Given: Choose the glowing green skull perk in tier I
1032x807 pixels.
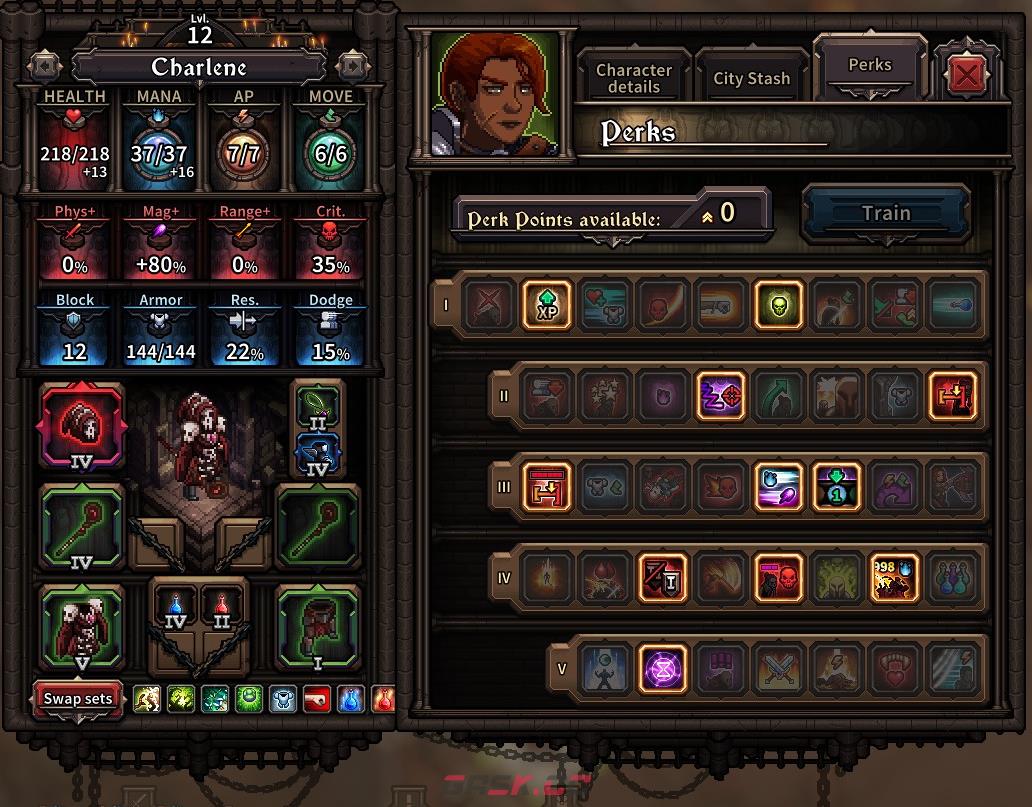Looking at the screenshot, I should pyautogui.click(x=778, y=304).
